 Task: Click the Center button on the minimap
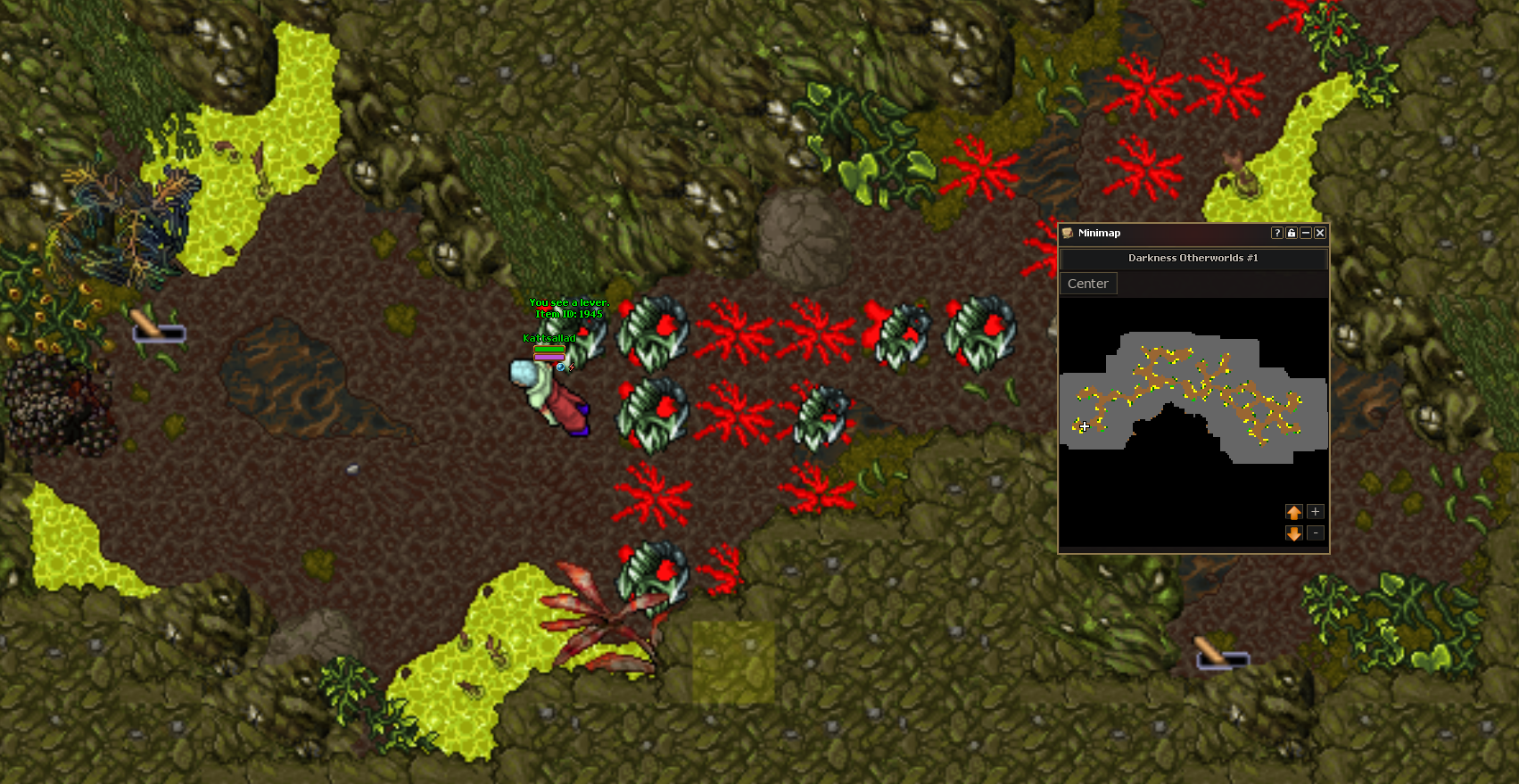pyautogui.click(x=1087, y=284)
